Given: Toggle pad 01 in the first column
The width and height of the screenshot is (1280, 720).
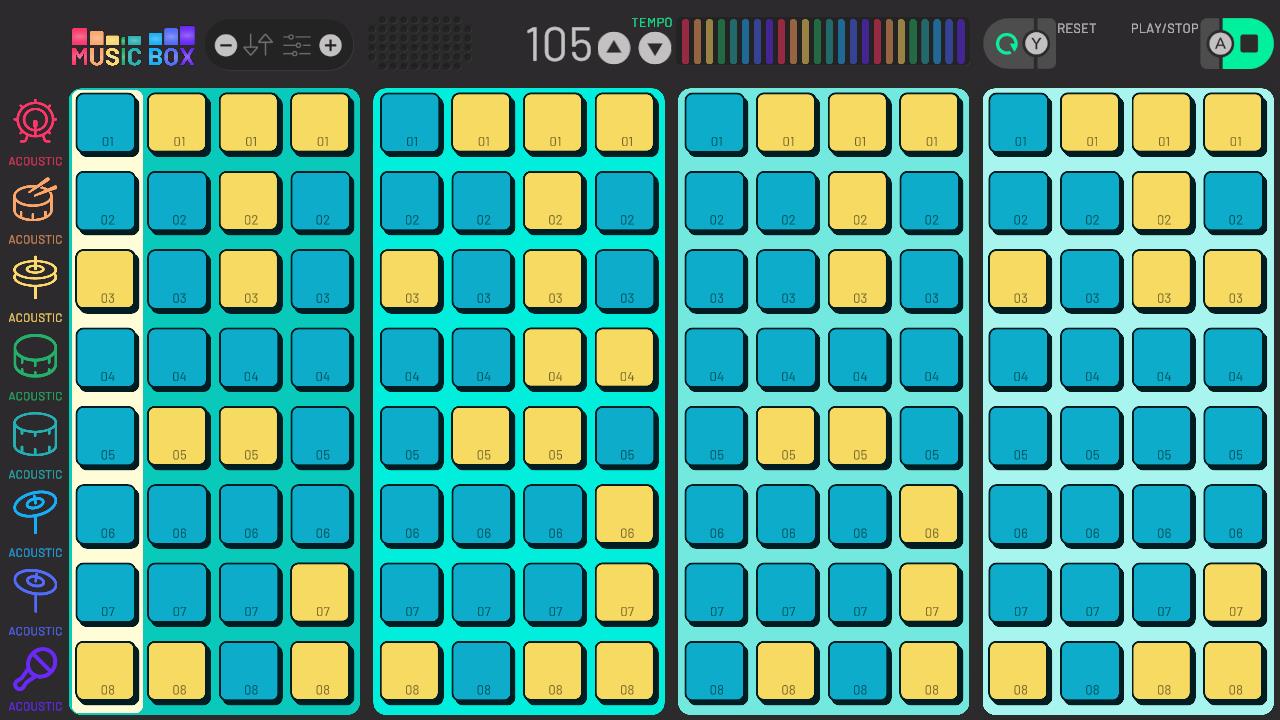Looking at the screenshot, I should tap(106, 124).
